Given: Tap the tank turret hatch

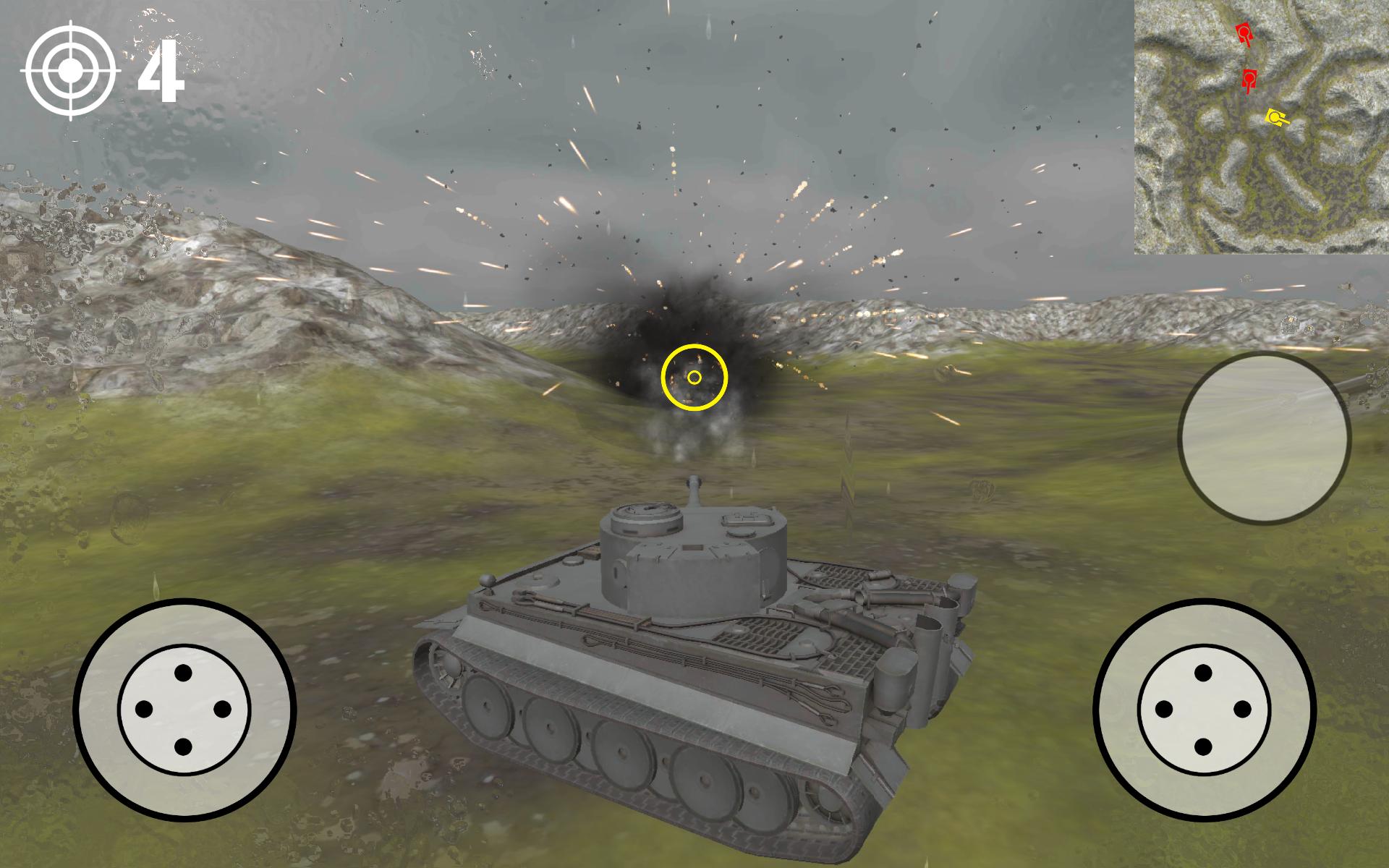Looking at the screenshot, I should (x=647, y=514).
